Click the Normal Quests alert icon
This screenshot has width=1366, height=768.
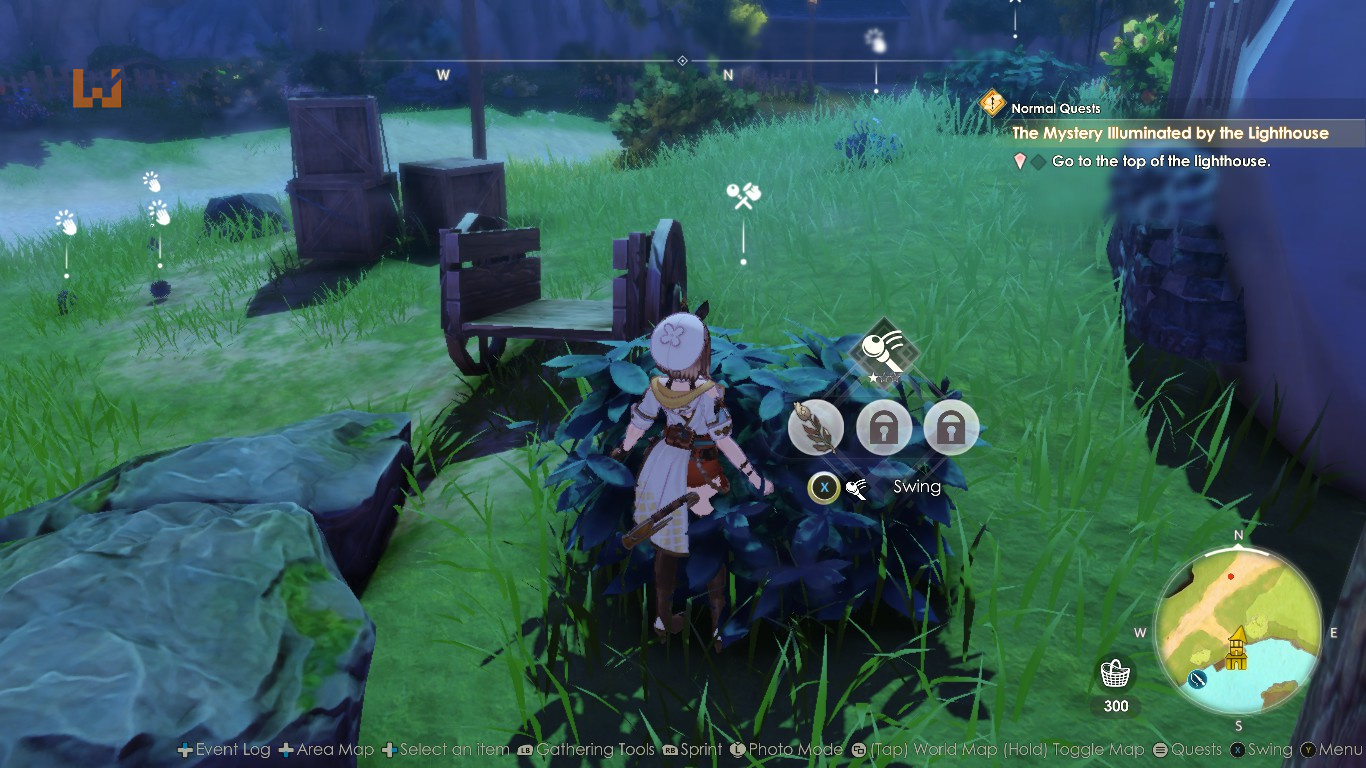992,103
